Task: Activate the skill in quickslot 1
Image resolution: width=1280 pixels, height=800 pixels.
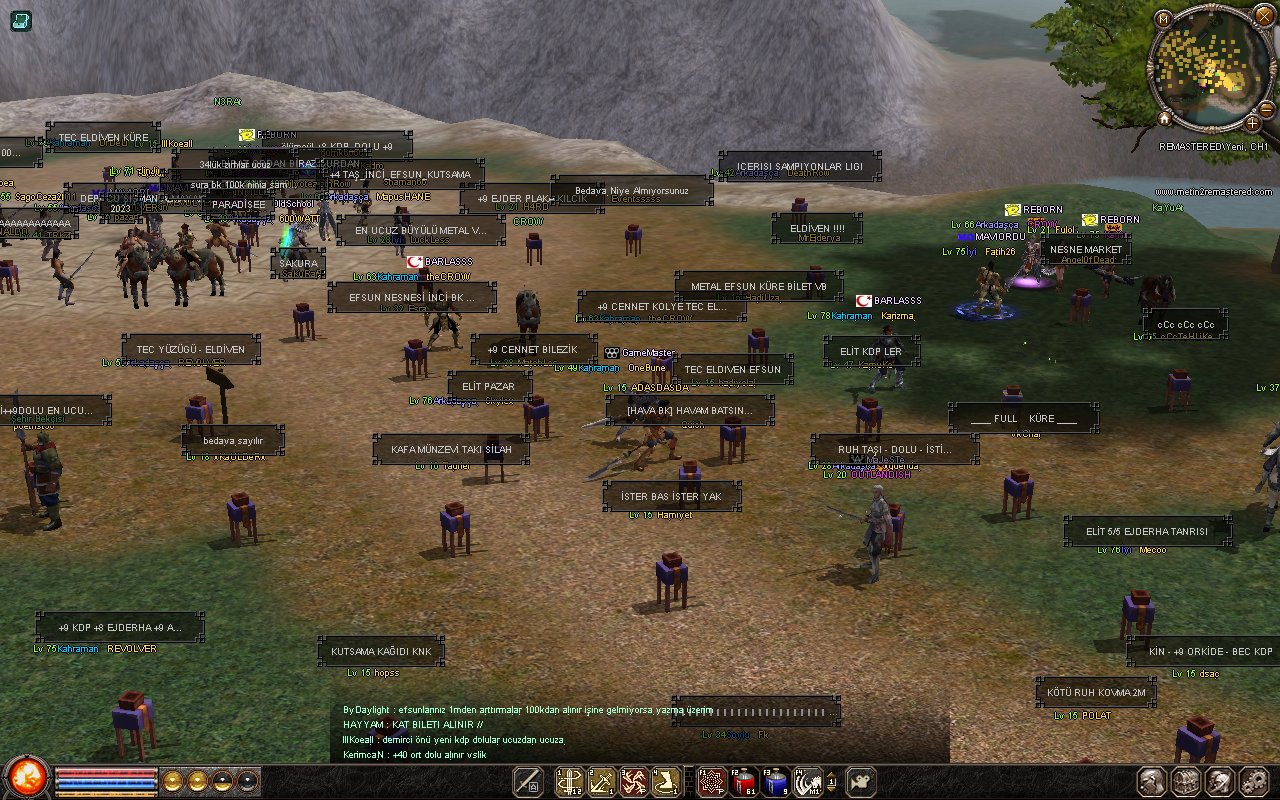Action: tap(570, 783)
